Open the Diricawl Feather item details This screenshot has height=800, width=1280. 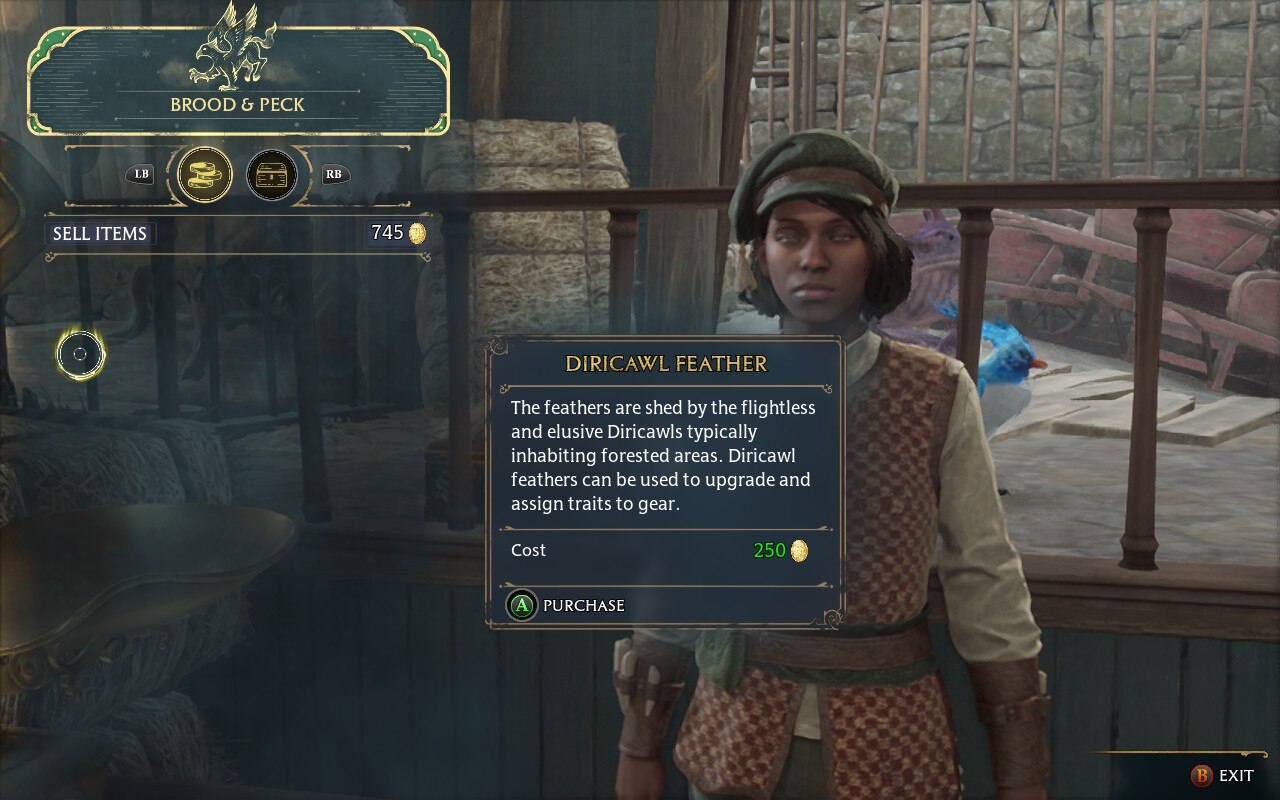click(x=668, y=365)
